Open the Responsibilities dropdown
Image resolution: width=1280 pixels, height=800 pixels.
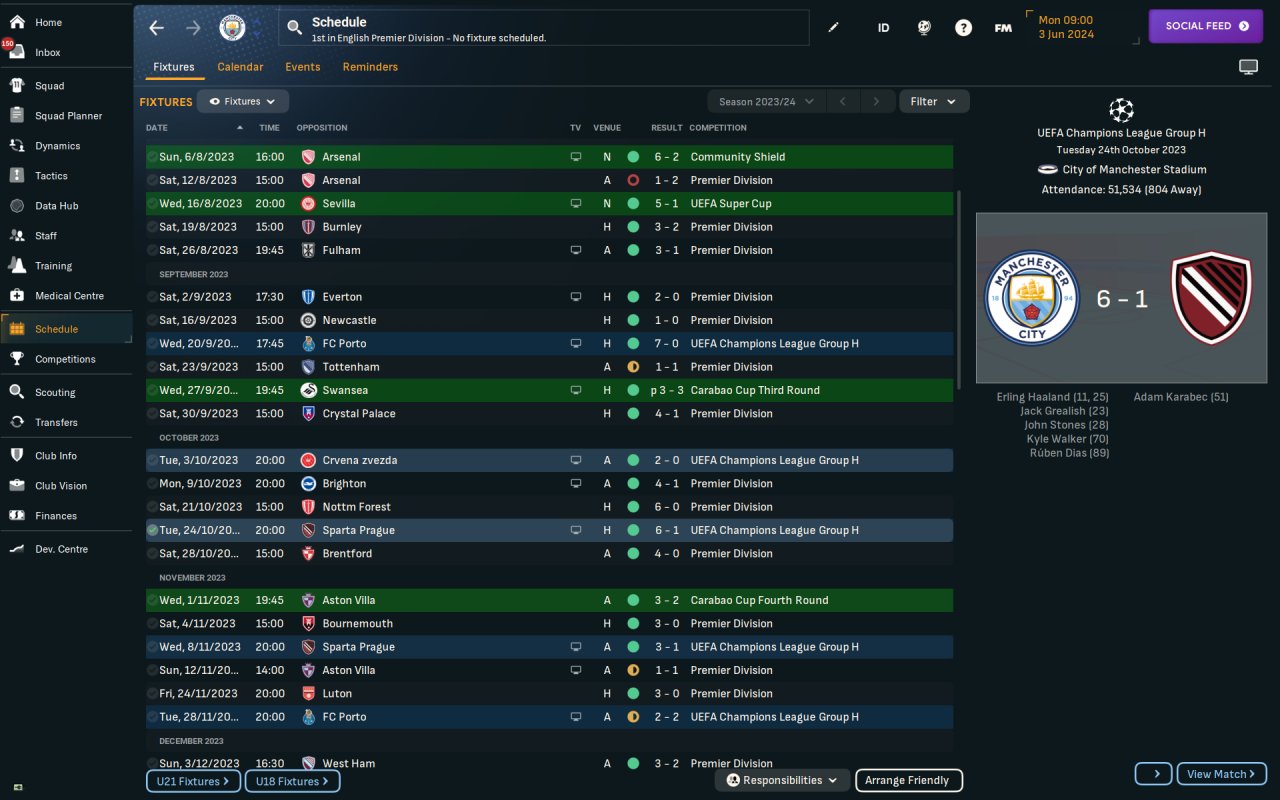click(782, 781)
